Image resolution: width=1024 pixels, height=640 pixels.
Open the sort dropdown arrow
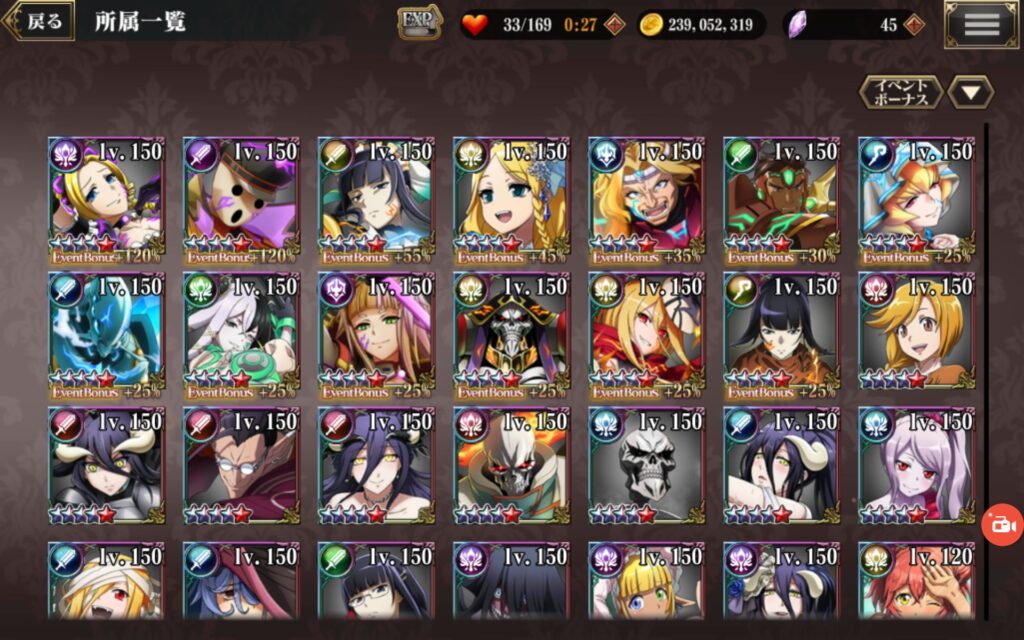[x=970, y=93]
